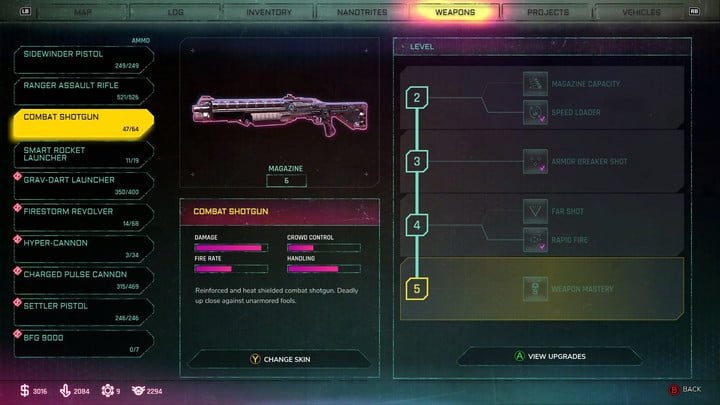Choose the Ranger Assault Rifle
The width and height of the screenshot is (720, 405).
click(82, 92)
